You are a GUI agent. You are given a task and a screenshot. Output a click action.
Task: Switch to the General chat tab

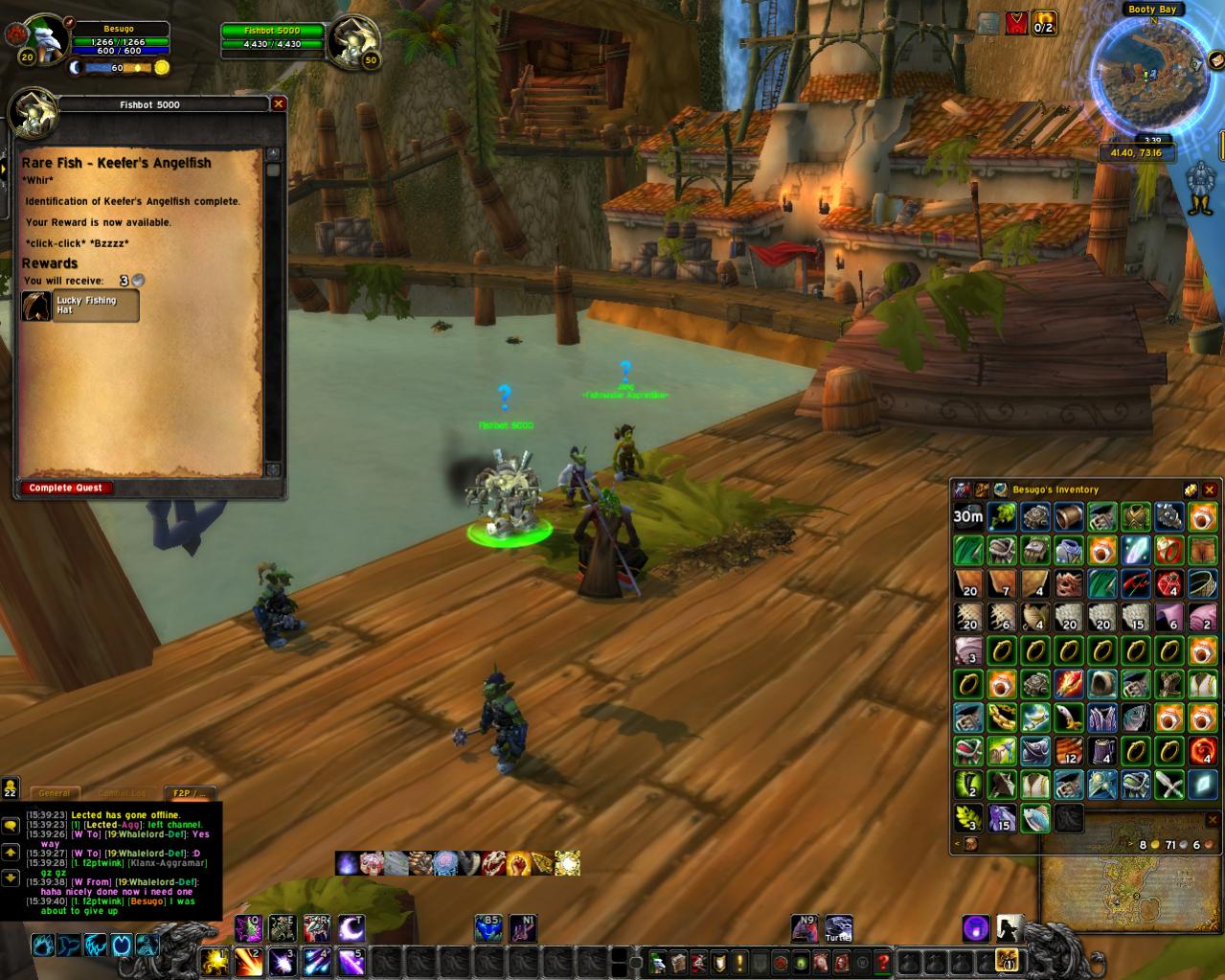coord(55,793)
